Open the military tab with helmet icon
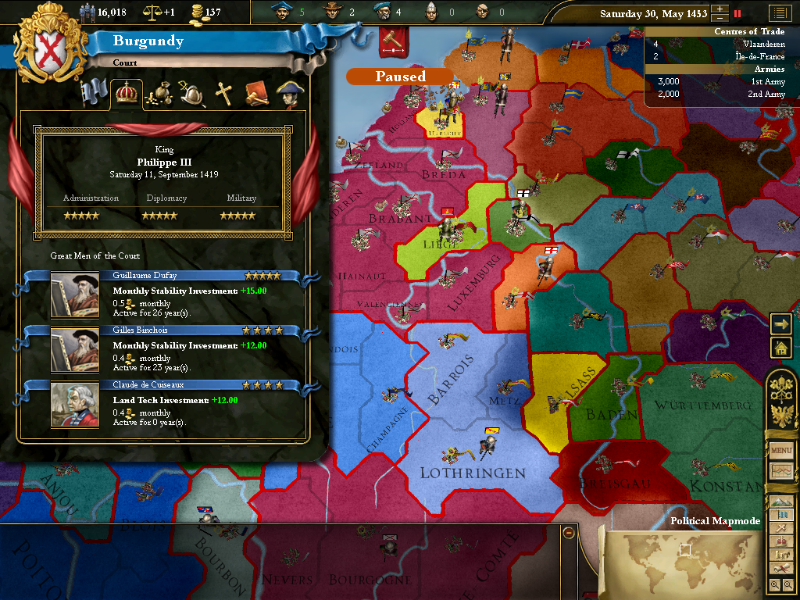Image resolution: width=800 pixels, height=600 pixels. [192, 94]
